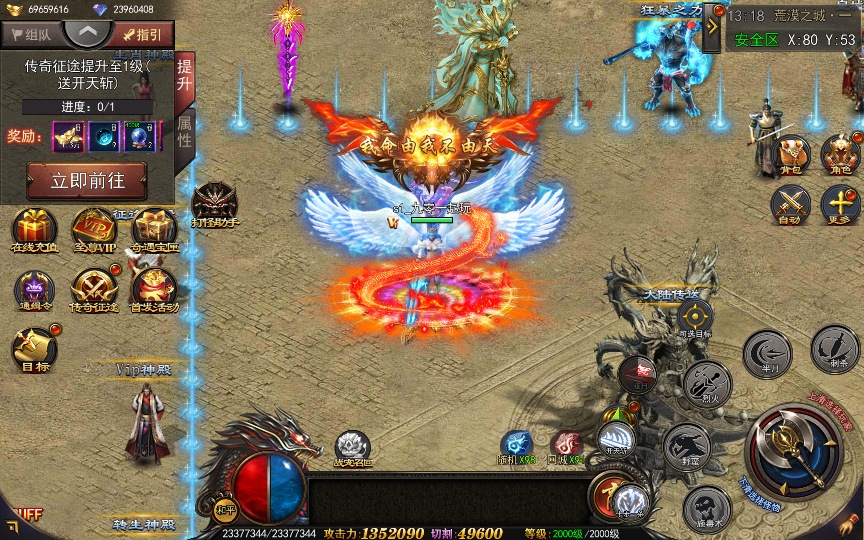Open the 至尊VIP icon

(93, 228)
